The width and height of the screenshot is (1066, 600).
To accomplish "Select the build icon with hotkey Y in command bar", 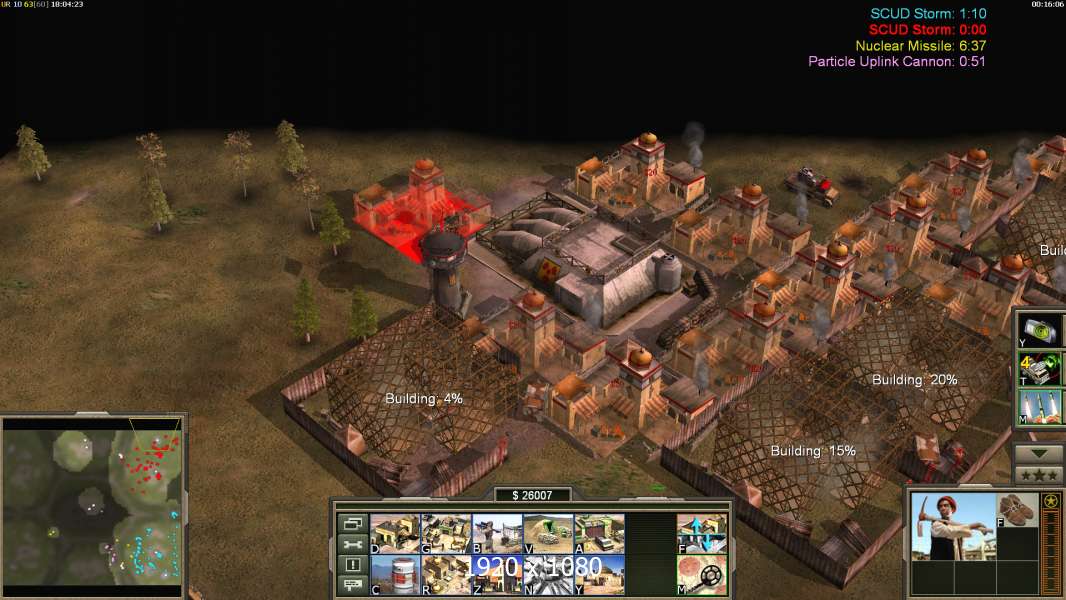I will tap(599, 575).
